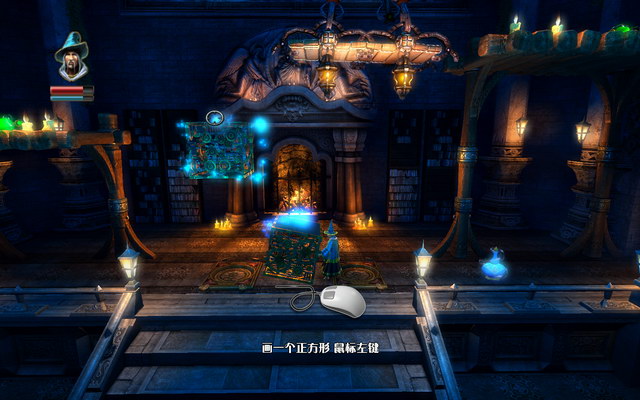Screen dimensions: 640x400
Task: Click the wizard character portrait
Action: coord(71,58)
